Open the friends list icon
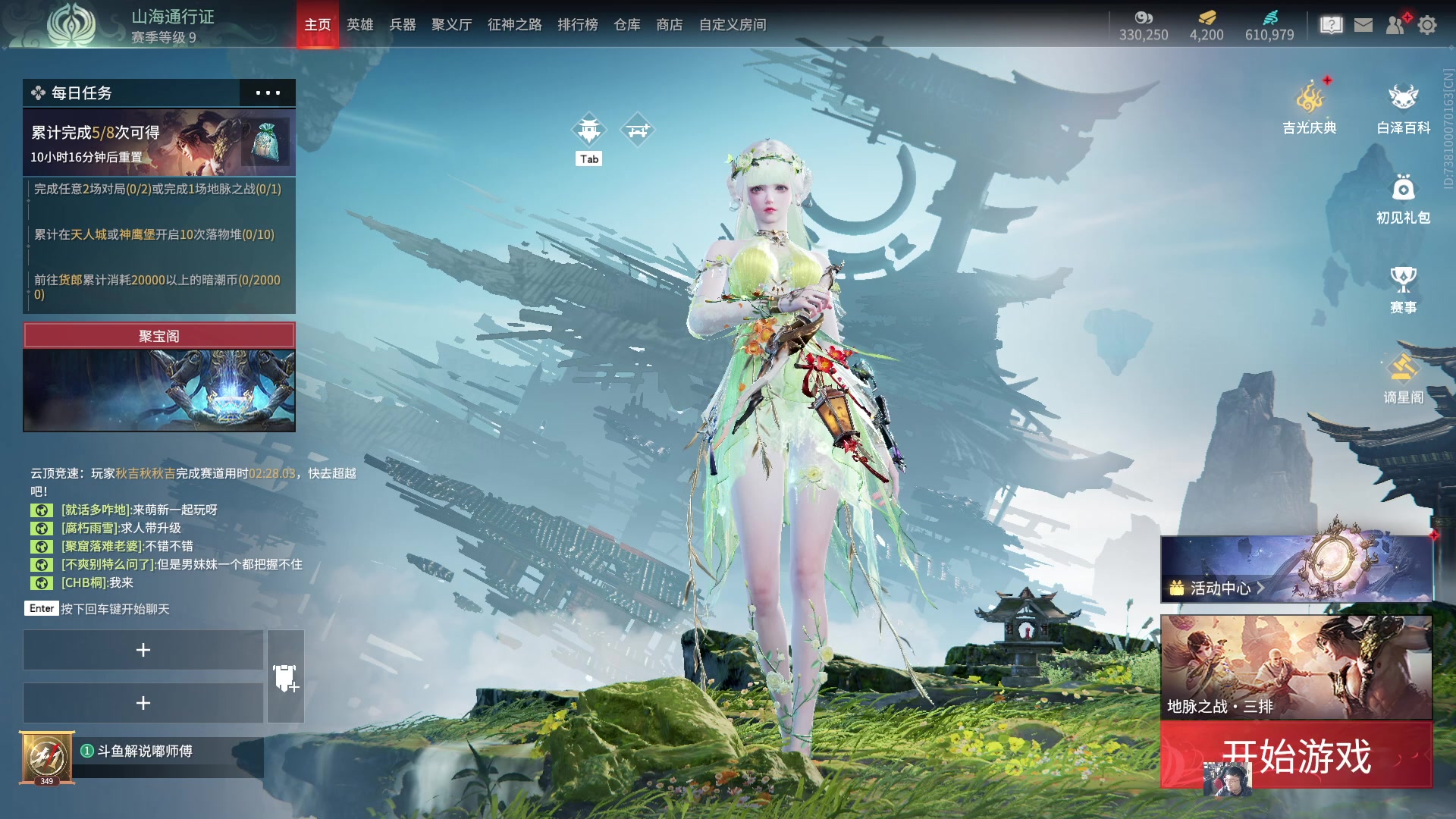Viewport: 1456px width, 819px height. 1395,25
